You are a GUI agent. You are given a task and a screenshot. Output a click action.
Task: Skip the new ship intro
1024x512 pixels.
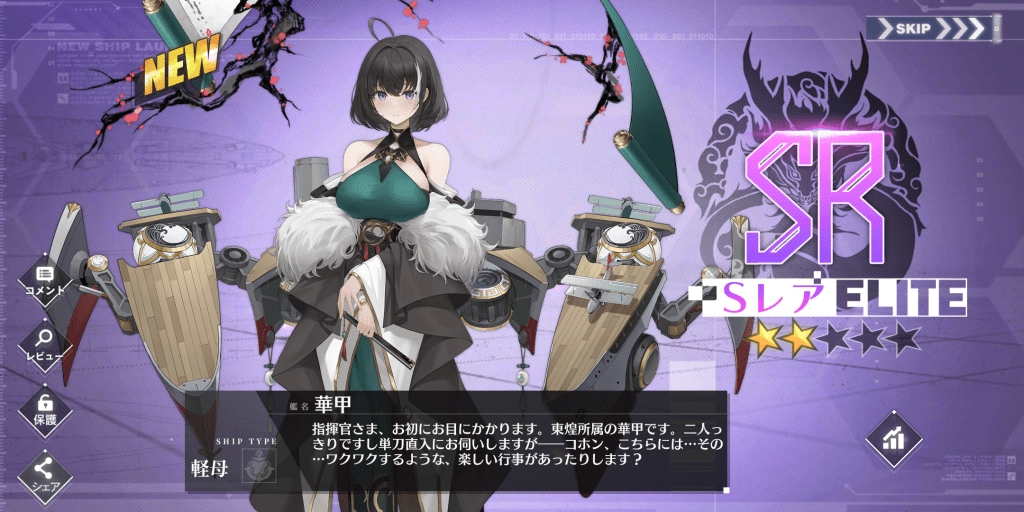932,29
